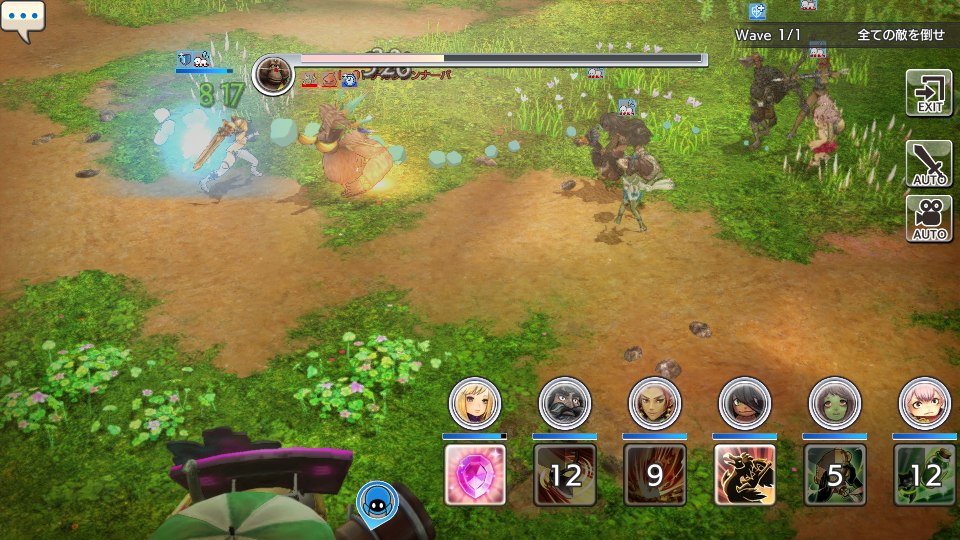Activate the pink gem skill
Image resolution: width=960 pixels, height=540 pixels.
pyautogui.click(x=475, y=474)
